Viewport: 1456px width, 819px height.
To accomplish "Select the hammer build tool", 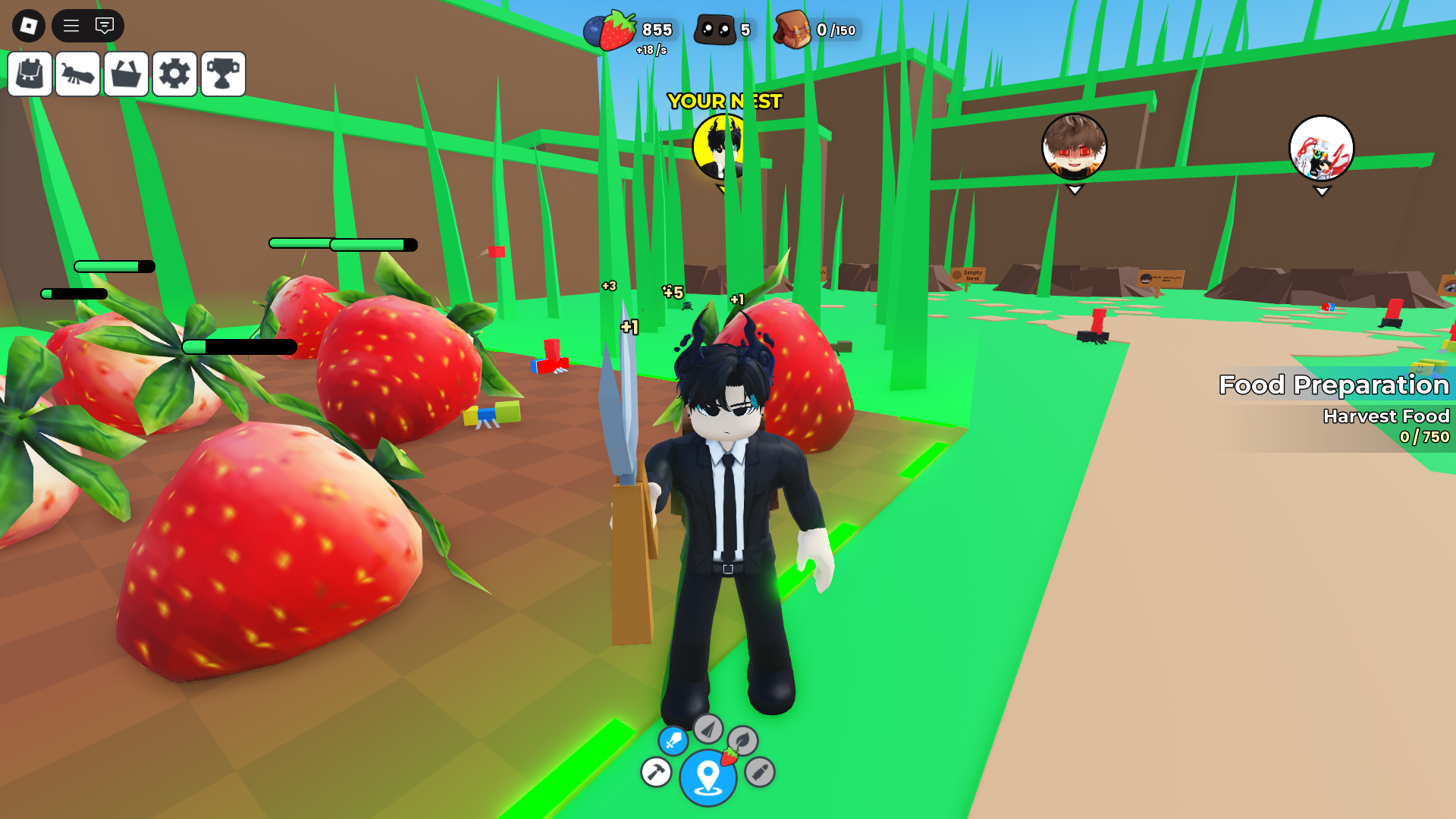I will pyautogui.click(x=655, y=772).
